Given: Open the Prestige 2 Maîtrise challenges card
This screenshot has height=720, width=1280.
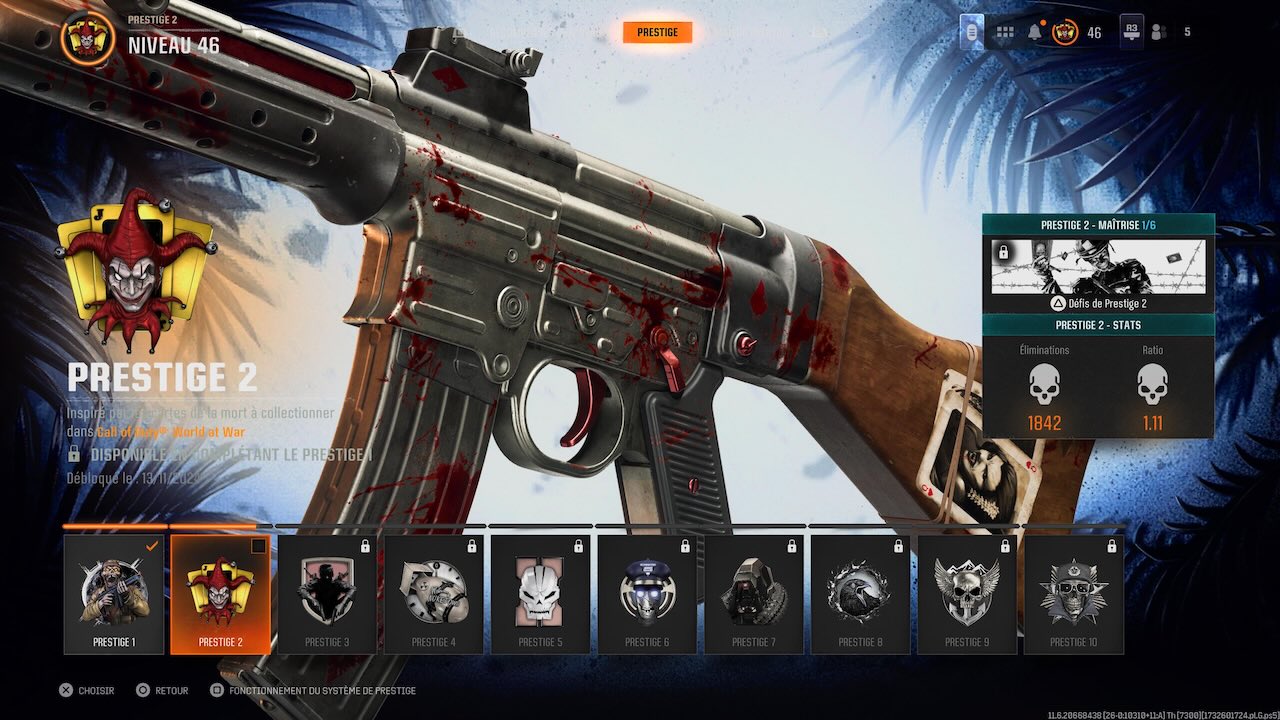Looking at the screenshot, I should coord(1098,266).
